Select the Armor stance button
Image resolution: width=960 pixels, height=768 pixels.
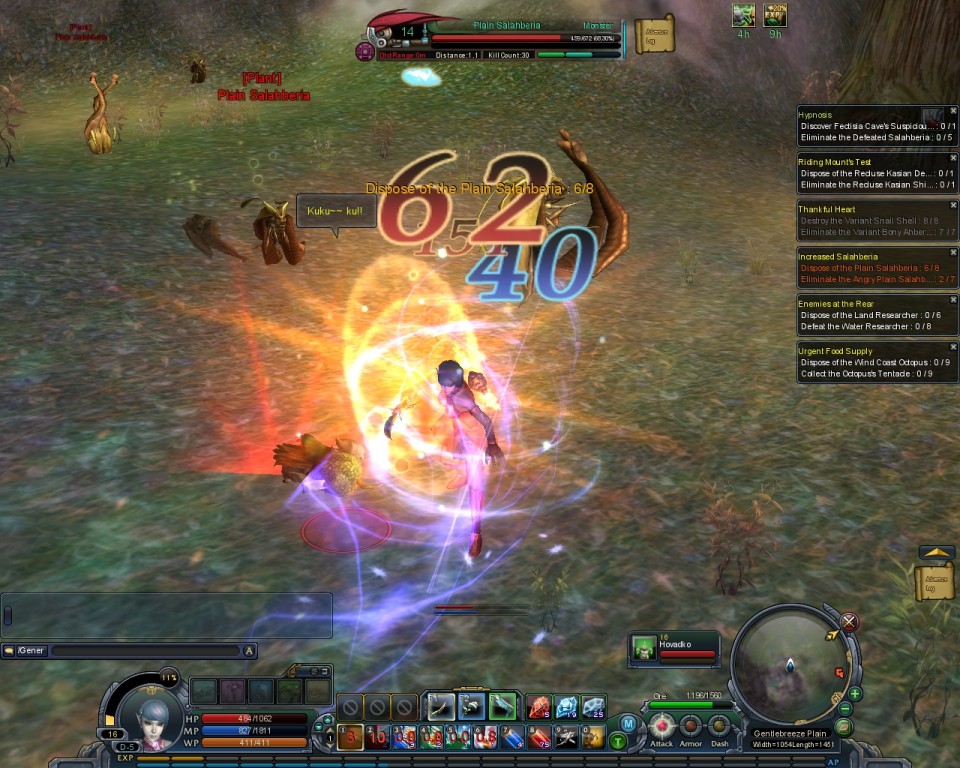[x=691, y=727]
